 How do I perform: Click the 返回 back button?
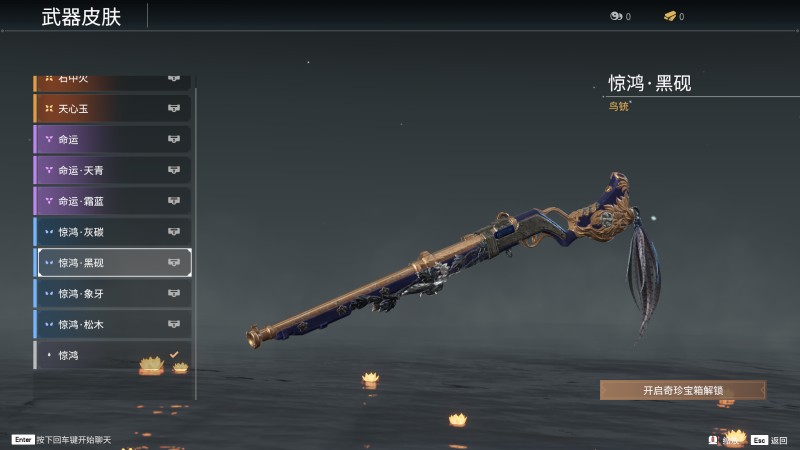771,440
